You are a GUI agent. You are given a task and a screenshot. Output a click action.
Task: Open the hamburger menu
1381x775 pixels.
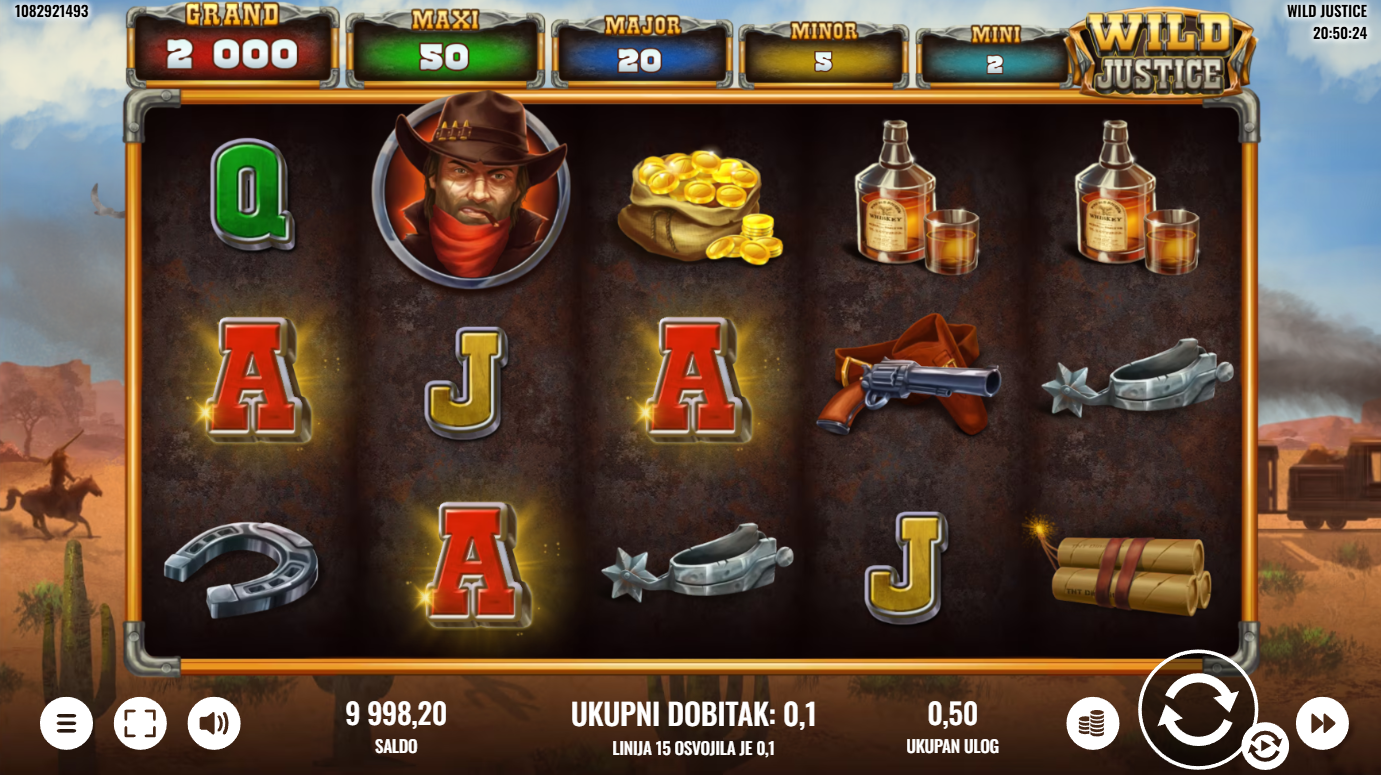coord(66,723)
